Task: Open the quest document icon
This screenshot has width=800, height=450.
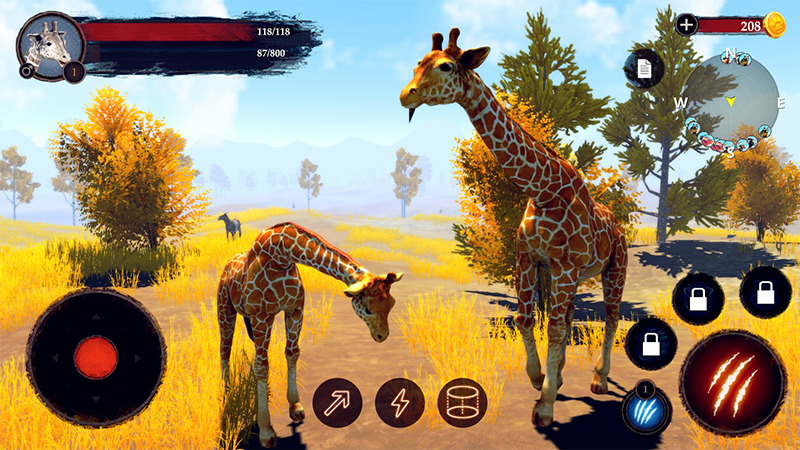Action: 644,68
